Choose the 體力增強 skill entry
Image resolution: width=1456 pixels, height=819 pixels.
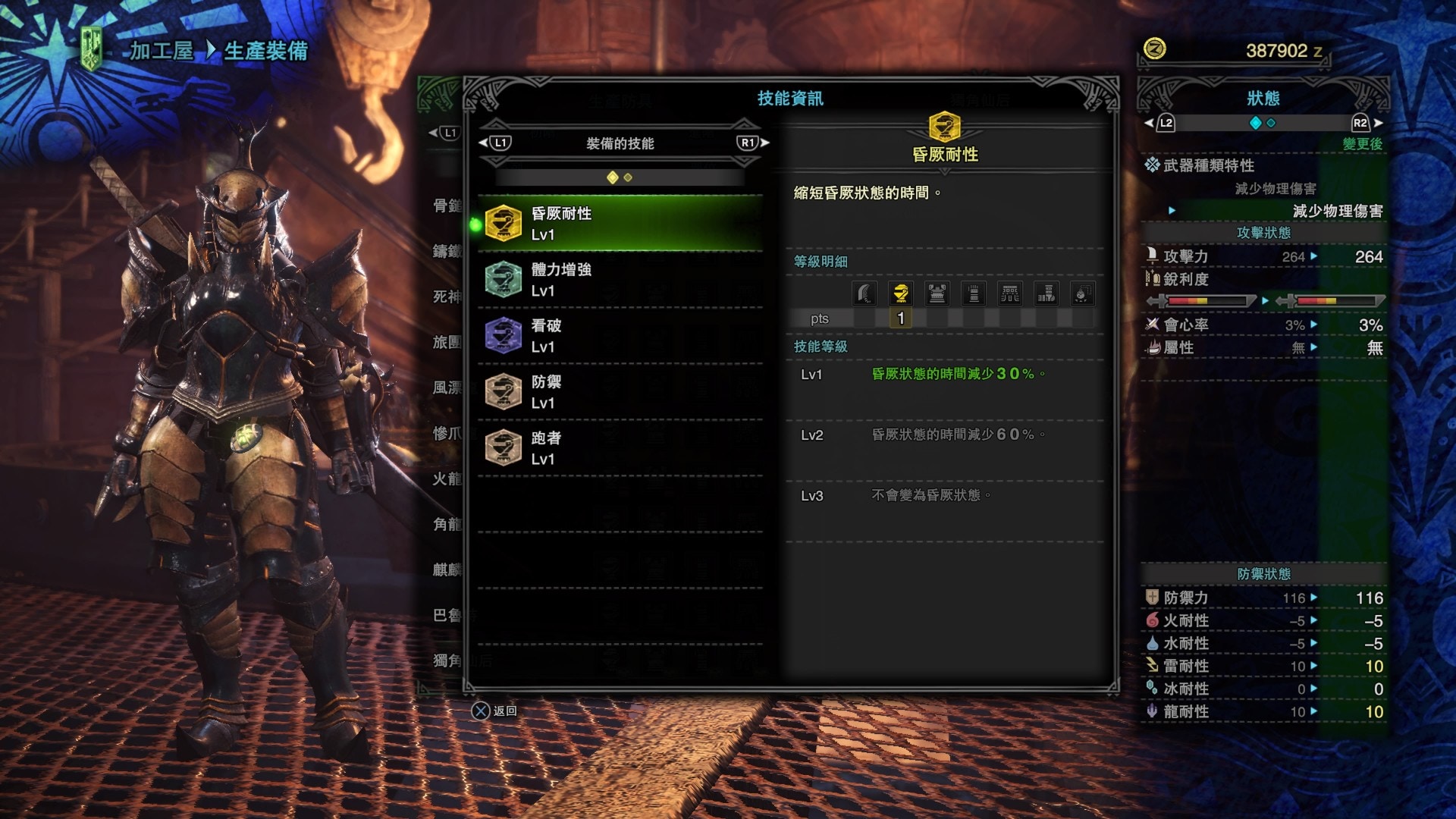620,280
